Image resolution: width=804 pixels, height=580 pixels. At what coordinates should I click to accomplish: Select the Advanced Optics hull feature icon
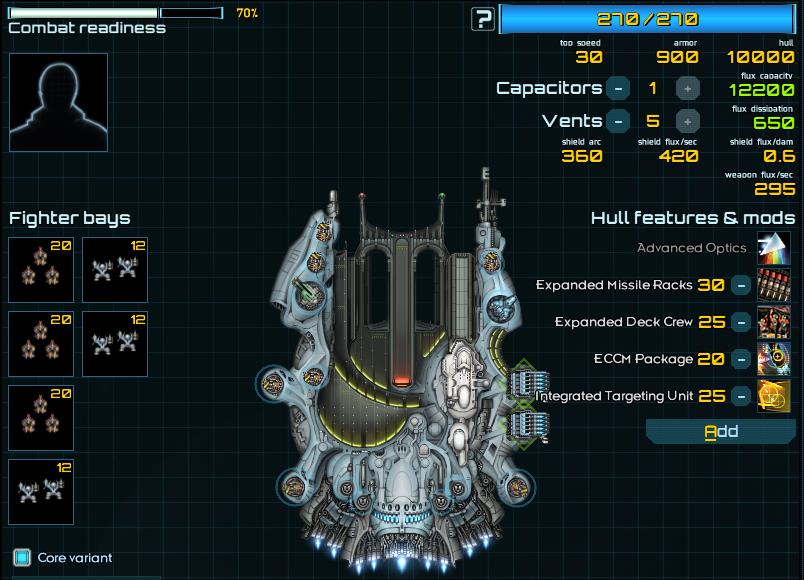774,248
